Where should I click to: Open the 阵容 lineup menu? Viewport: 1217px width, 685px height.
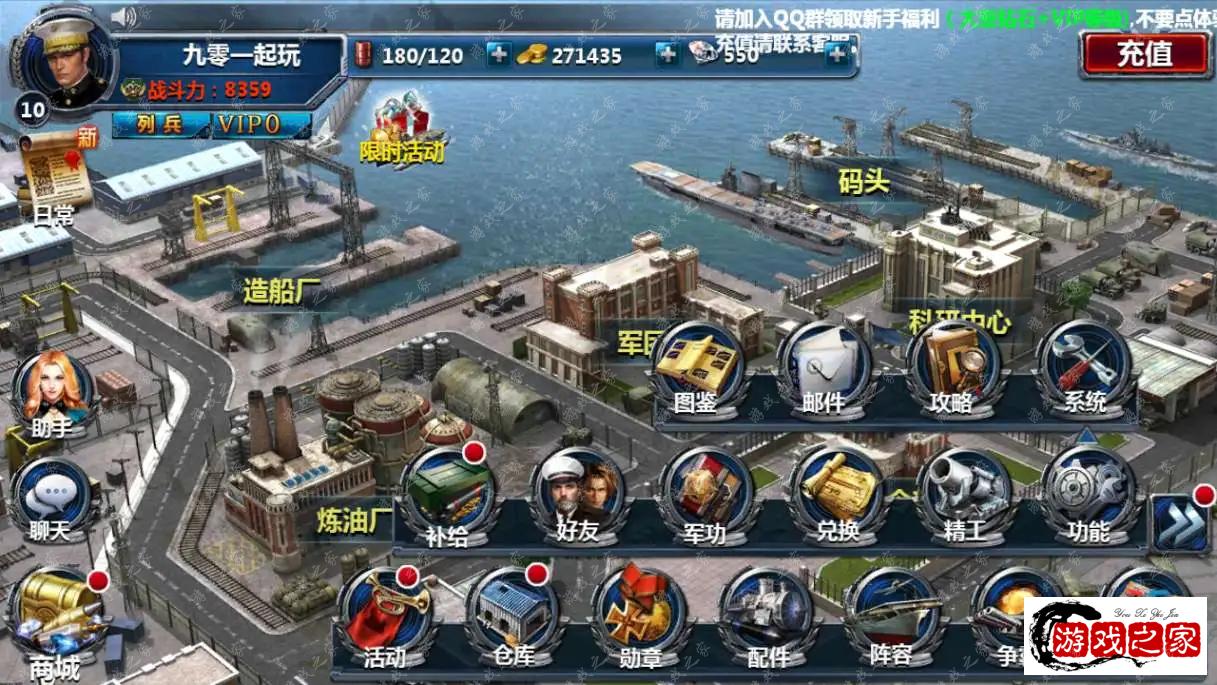(x=889, y=620)
